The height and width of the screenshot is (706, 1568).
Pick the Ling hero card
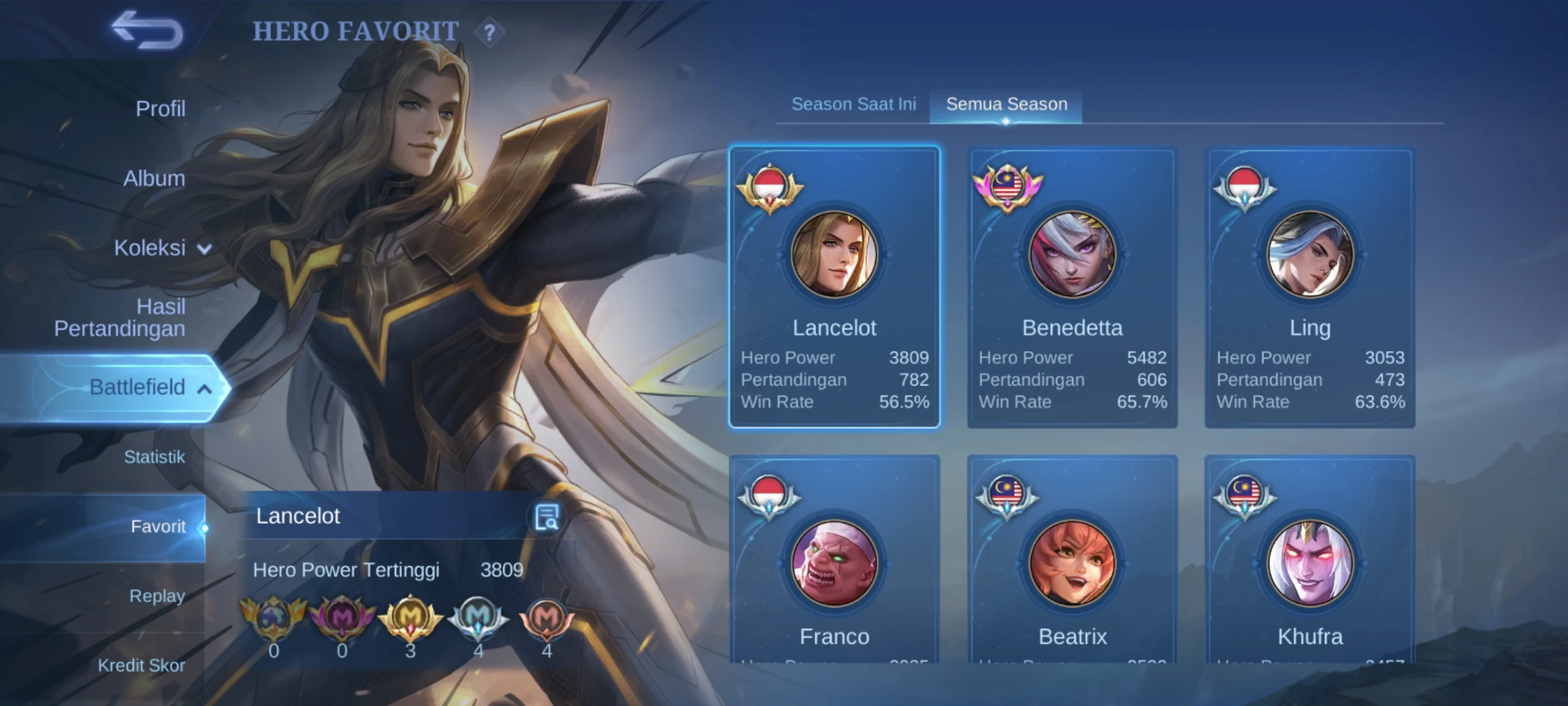tap(1310, 288)
